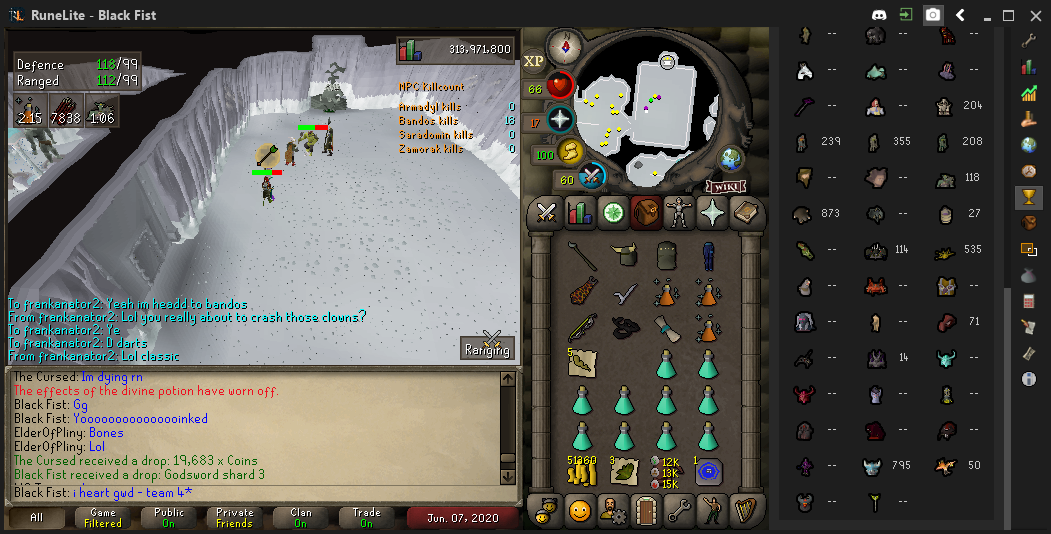Open the Combat Options tab

pos(546,212)
